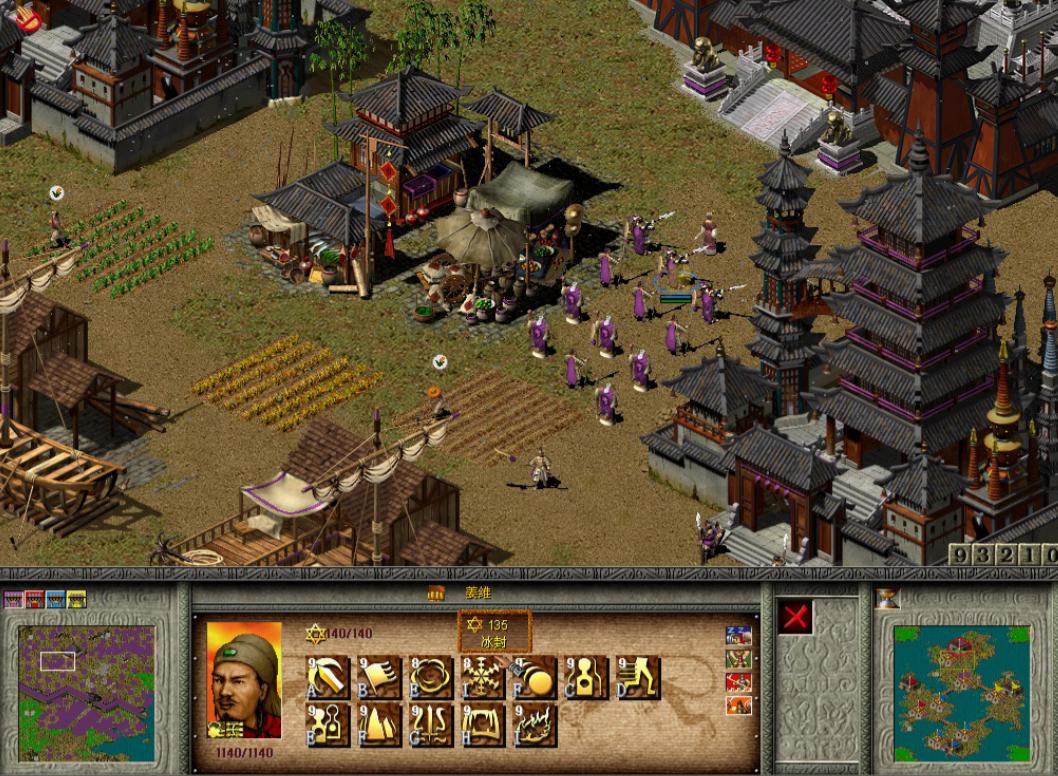Activate the scroll-shaped skill icon
The width and height of the screenshot is (1058, 776).
(x=483, y=725)
